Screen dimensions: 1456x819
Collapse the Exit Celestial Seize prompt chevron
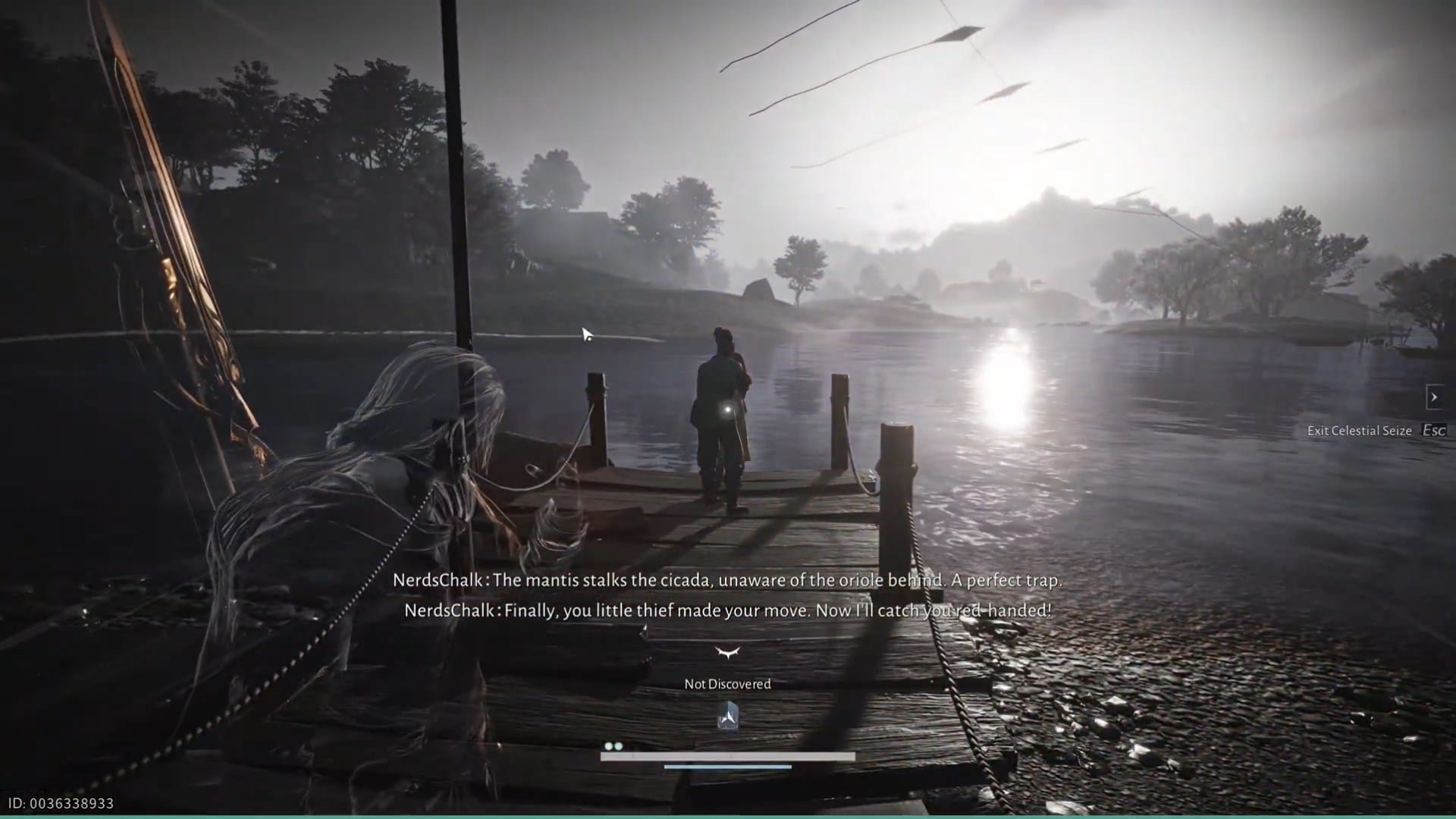point(1433,396)
